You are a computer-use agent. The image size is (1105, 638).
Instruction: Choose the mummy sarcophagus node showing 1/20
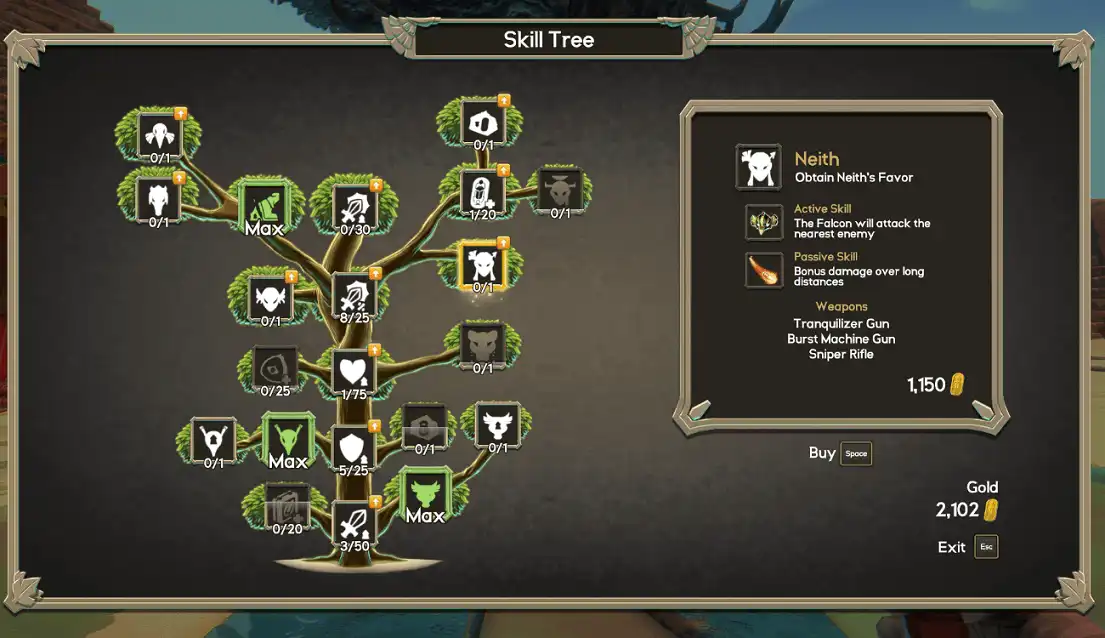[482, 192]
